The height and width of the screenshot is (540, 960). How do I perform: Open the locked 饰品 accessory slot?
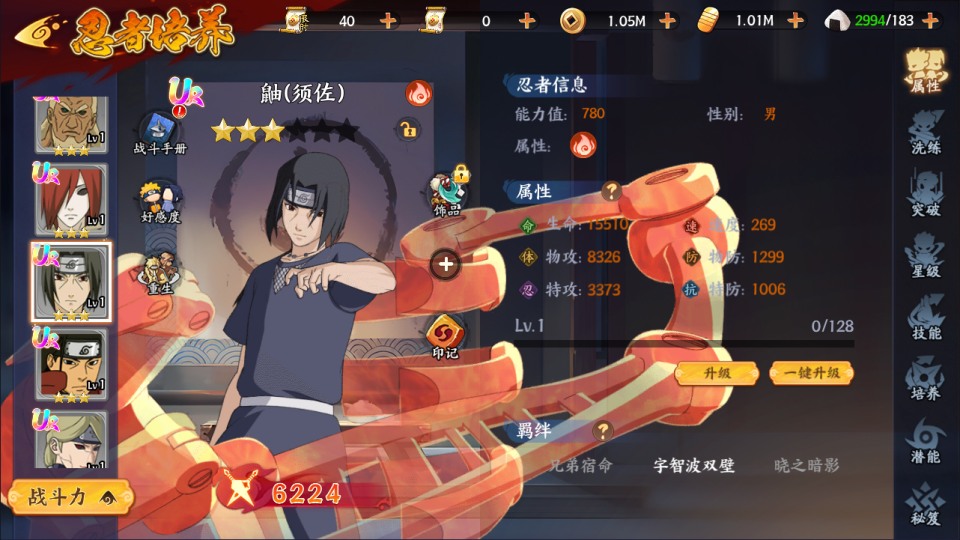(445, 191)
